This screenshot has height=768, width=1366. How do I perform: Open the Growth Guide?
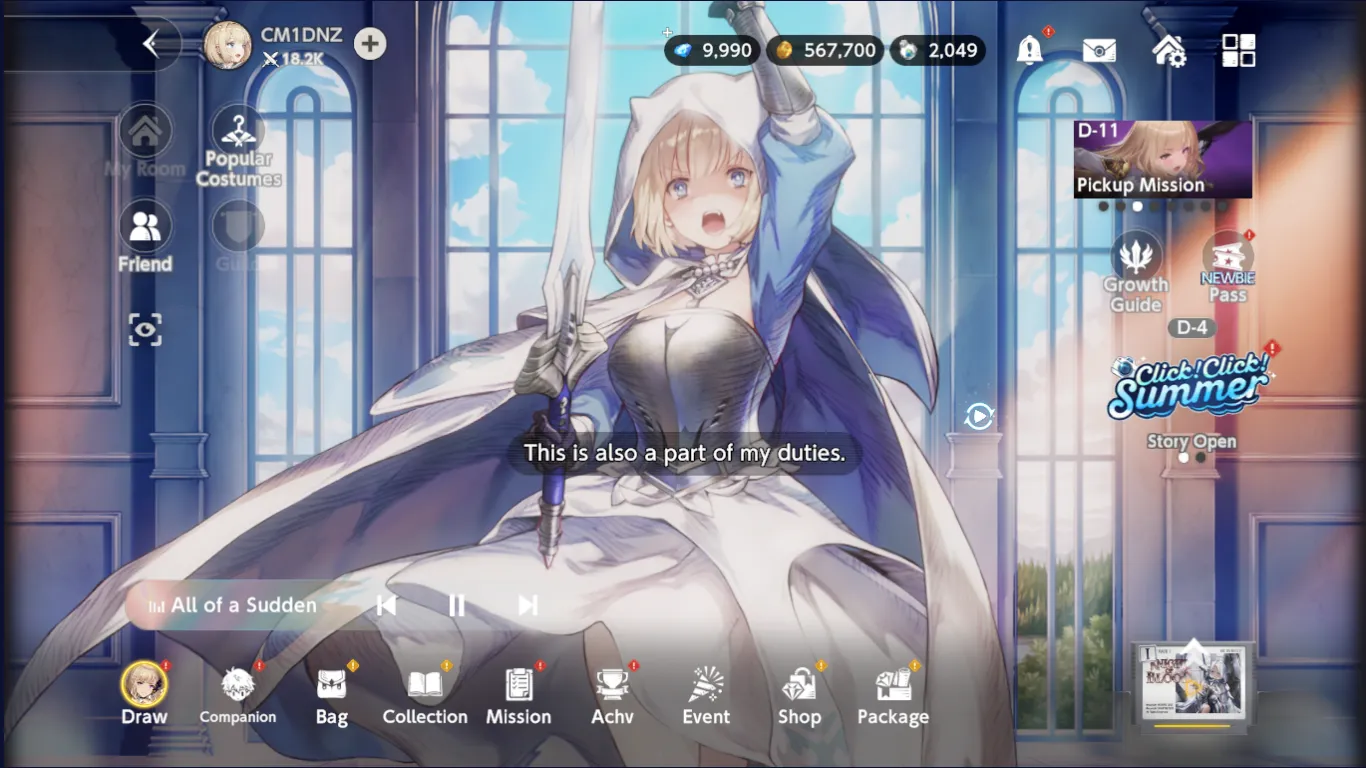pos(1136,272)
